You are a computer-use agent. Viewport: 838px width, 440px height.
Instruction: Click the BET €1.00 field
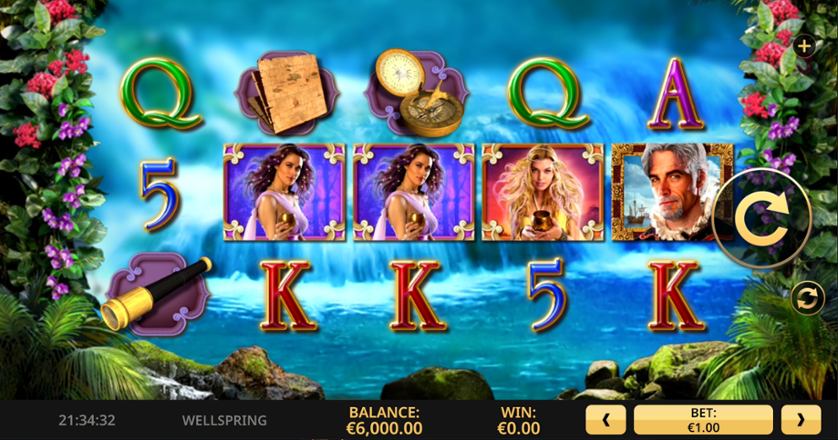[703, 420]
